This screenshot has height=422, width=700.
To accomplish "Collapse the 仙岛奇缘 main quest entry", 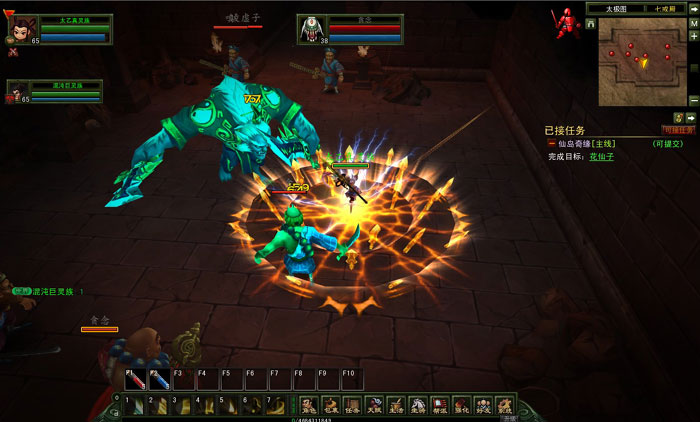I will pos(551,144).
